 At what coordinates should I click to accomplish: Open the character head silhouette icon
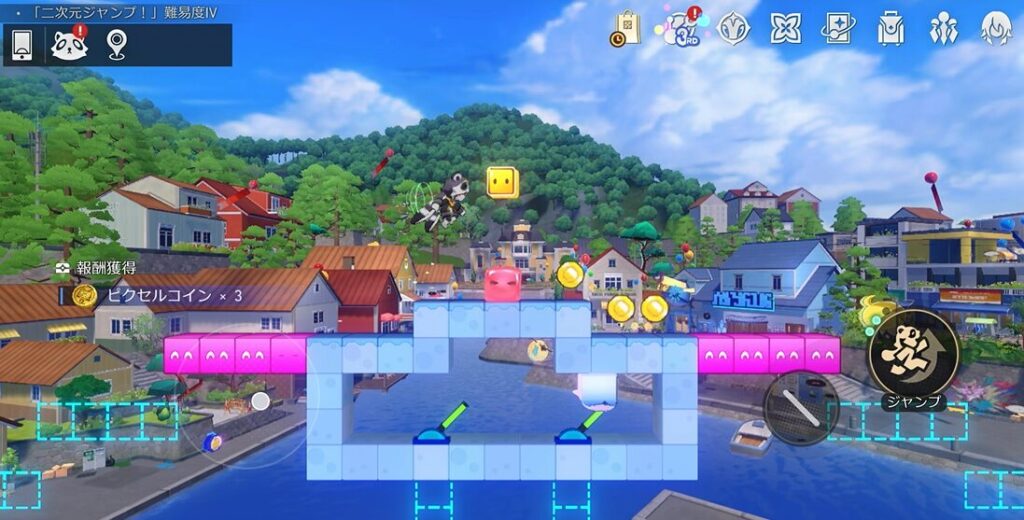tap(995, 28)
